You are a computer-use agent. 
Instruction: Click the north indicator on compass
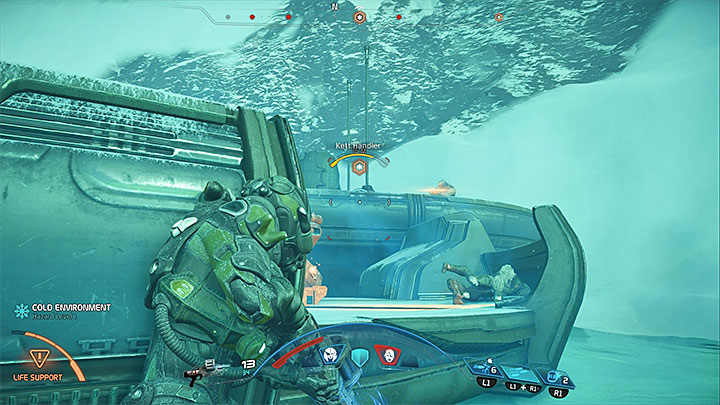(x=334, y=6)
